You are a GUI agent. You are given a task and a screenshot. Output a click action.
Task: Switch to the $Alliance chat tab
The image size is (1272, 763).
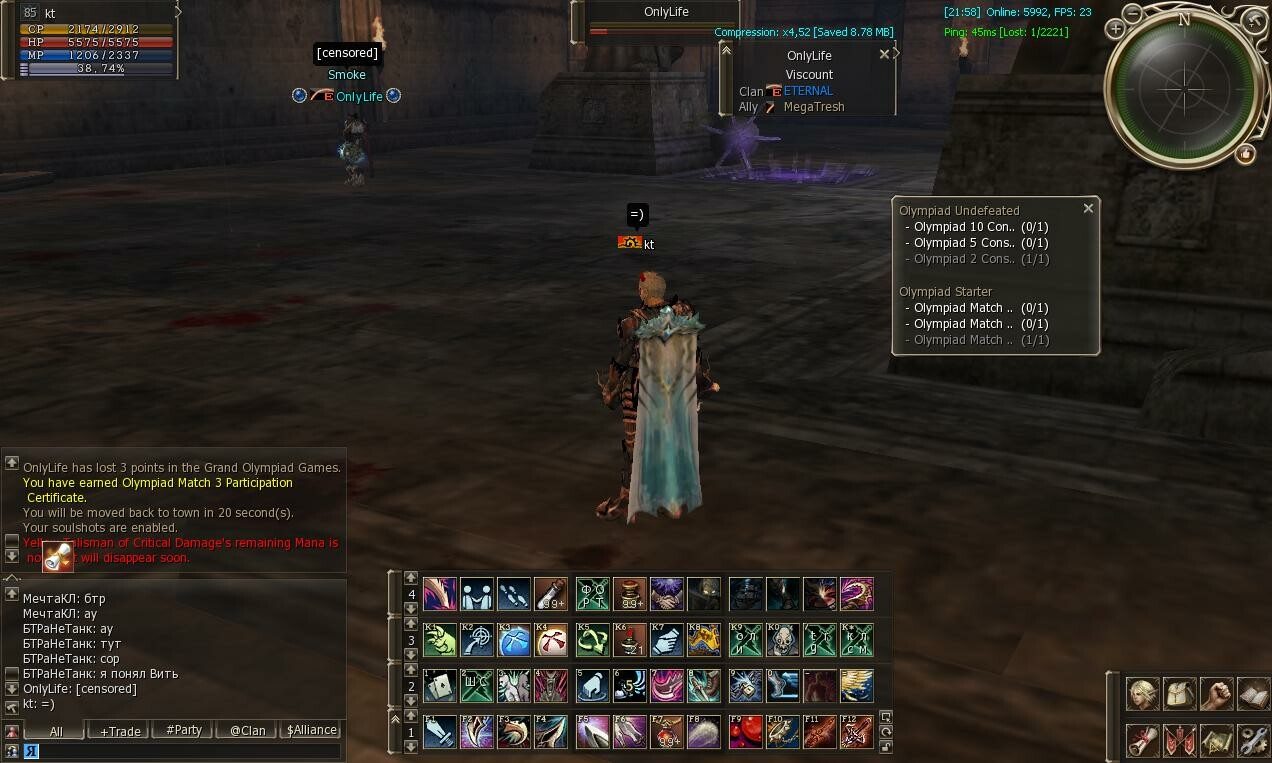click(x=312, y=730)
